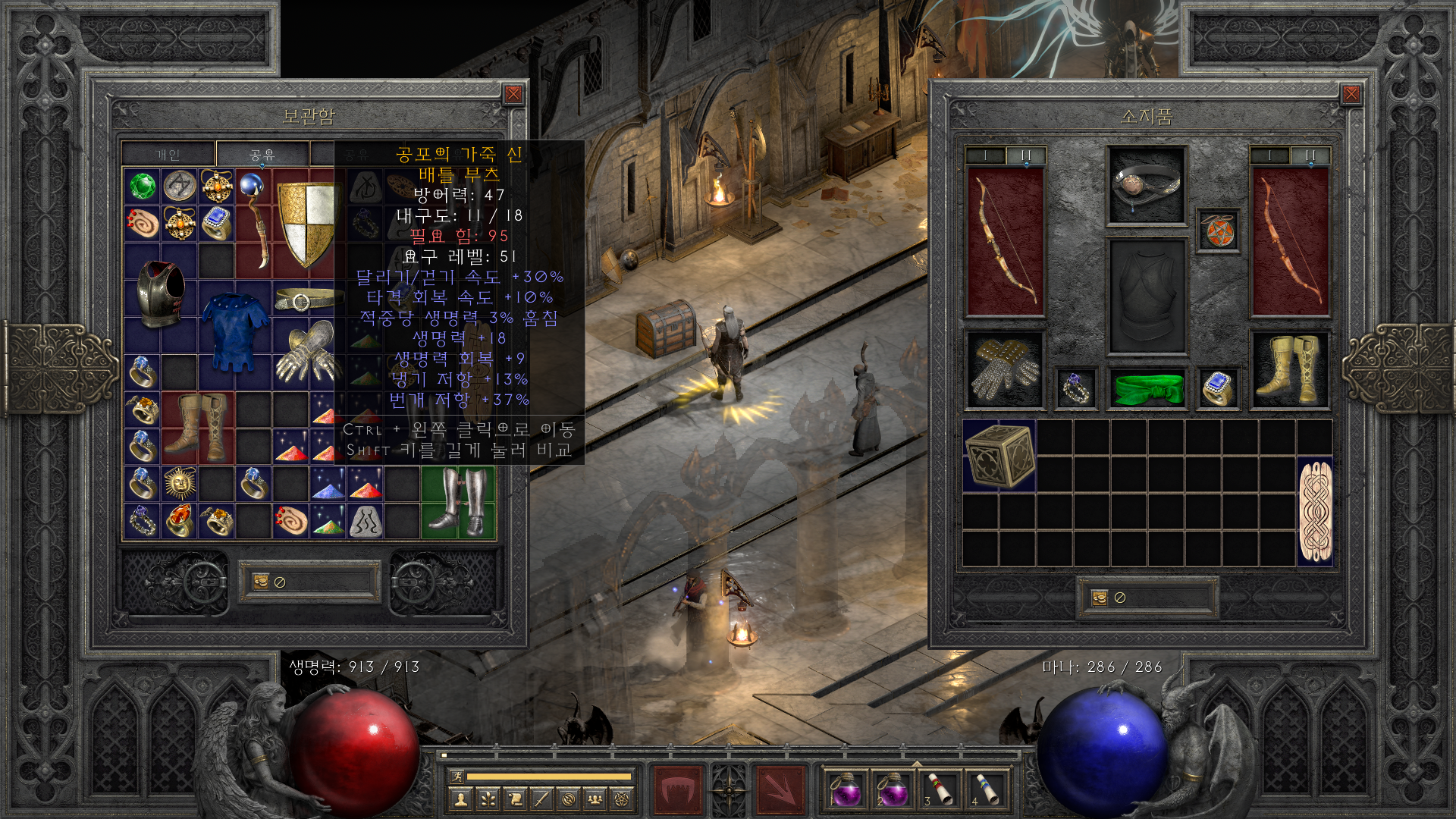Switch to the personal (개인) stash tab

168,155
